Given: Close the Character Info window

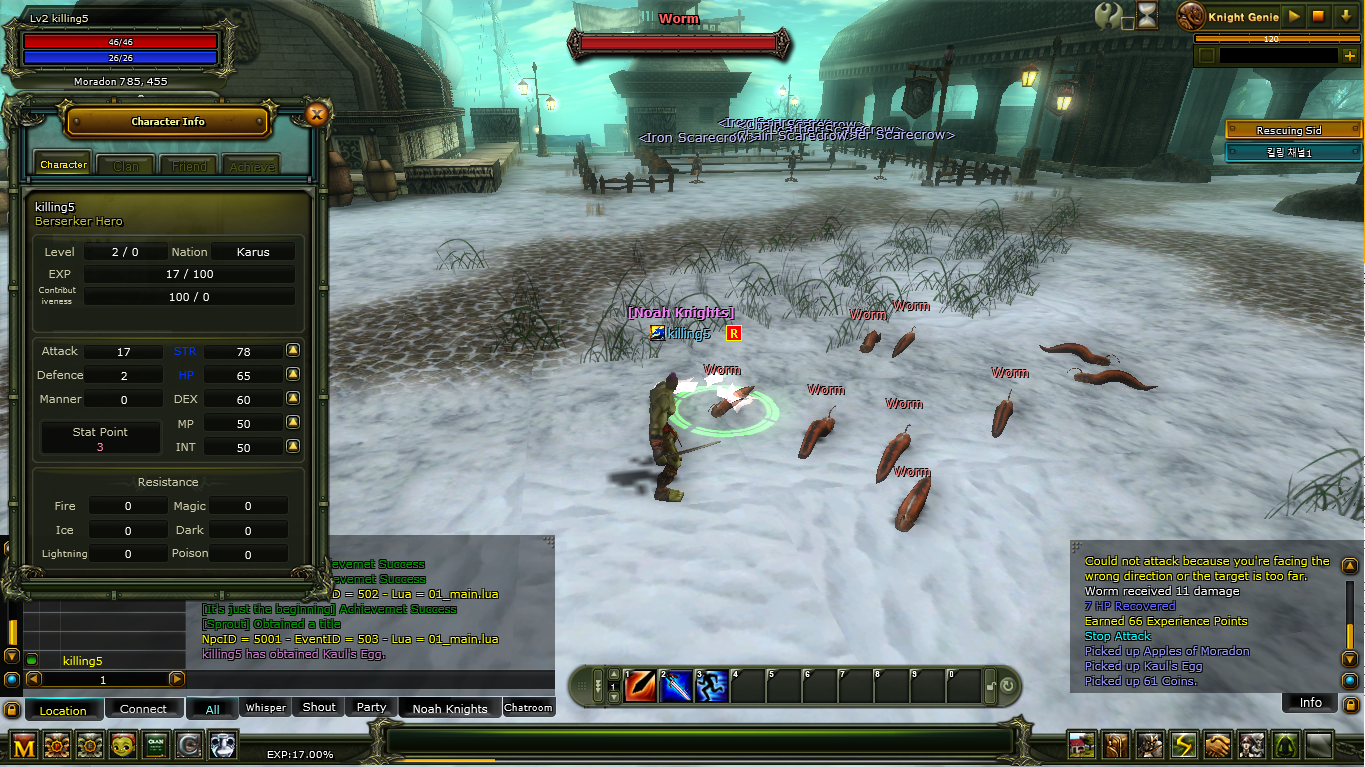Looking at the screenshot, I should coord(317,114).
